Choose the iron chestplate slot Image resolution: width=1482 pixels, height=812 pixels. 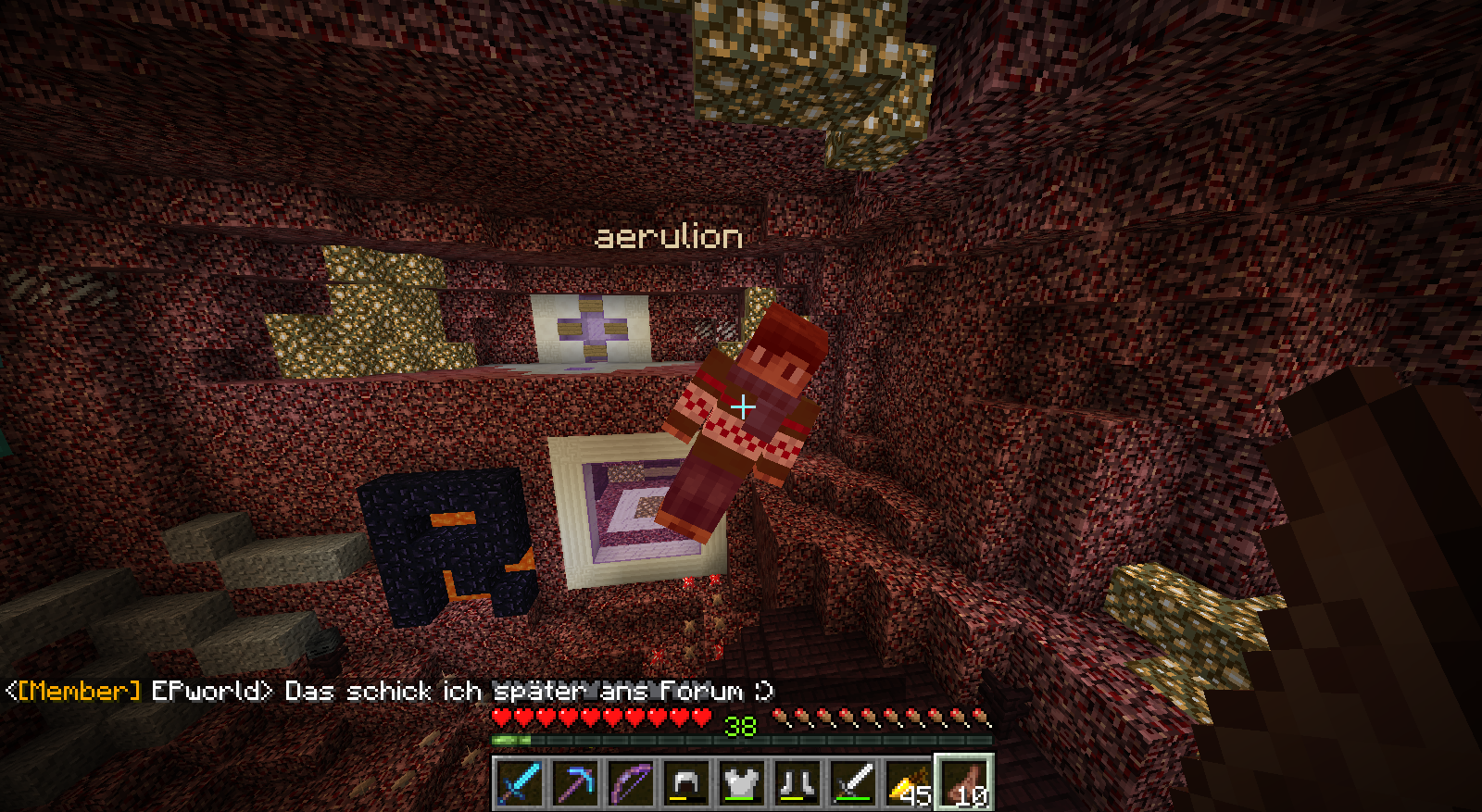click(742, 782)
